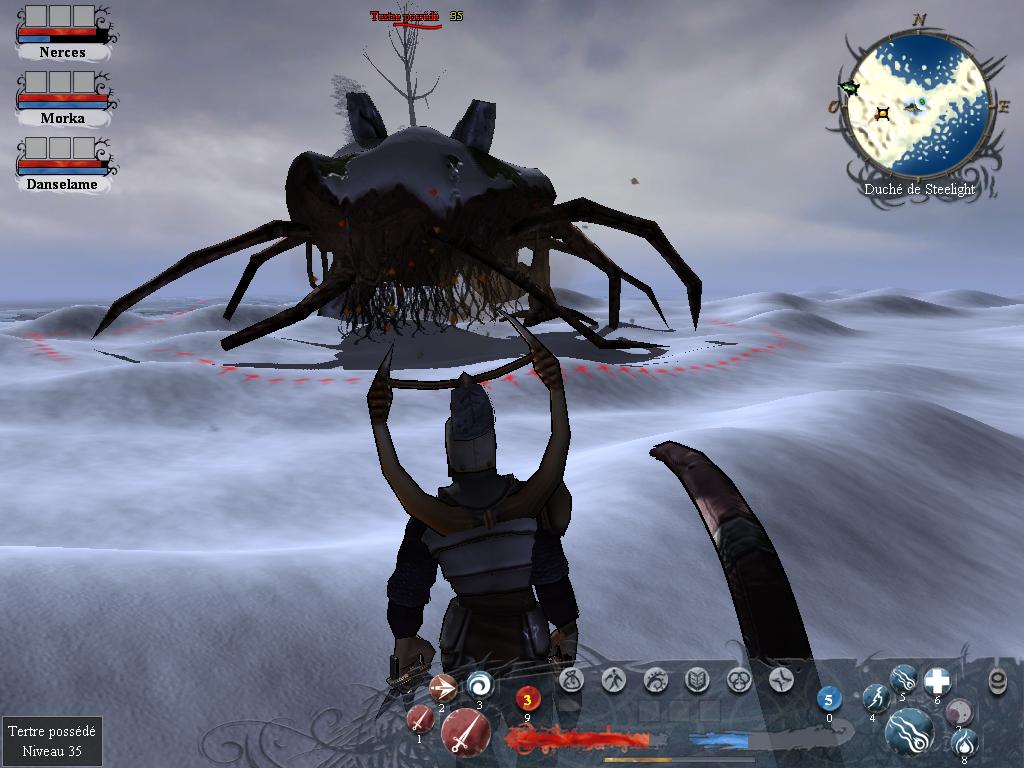This screenshot has height=768, width=1024.
Task: Open the four-pointed star menu icon
Action: pos(781,680)
